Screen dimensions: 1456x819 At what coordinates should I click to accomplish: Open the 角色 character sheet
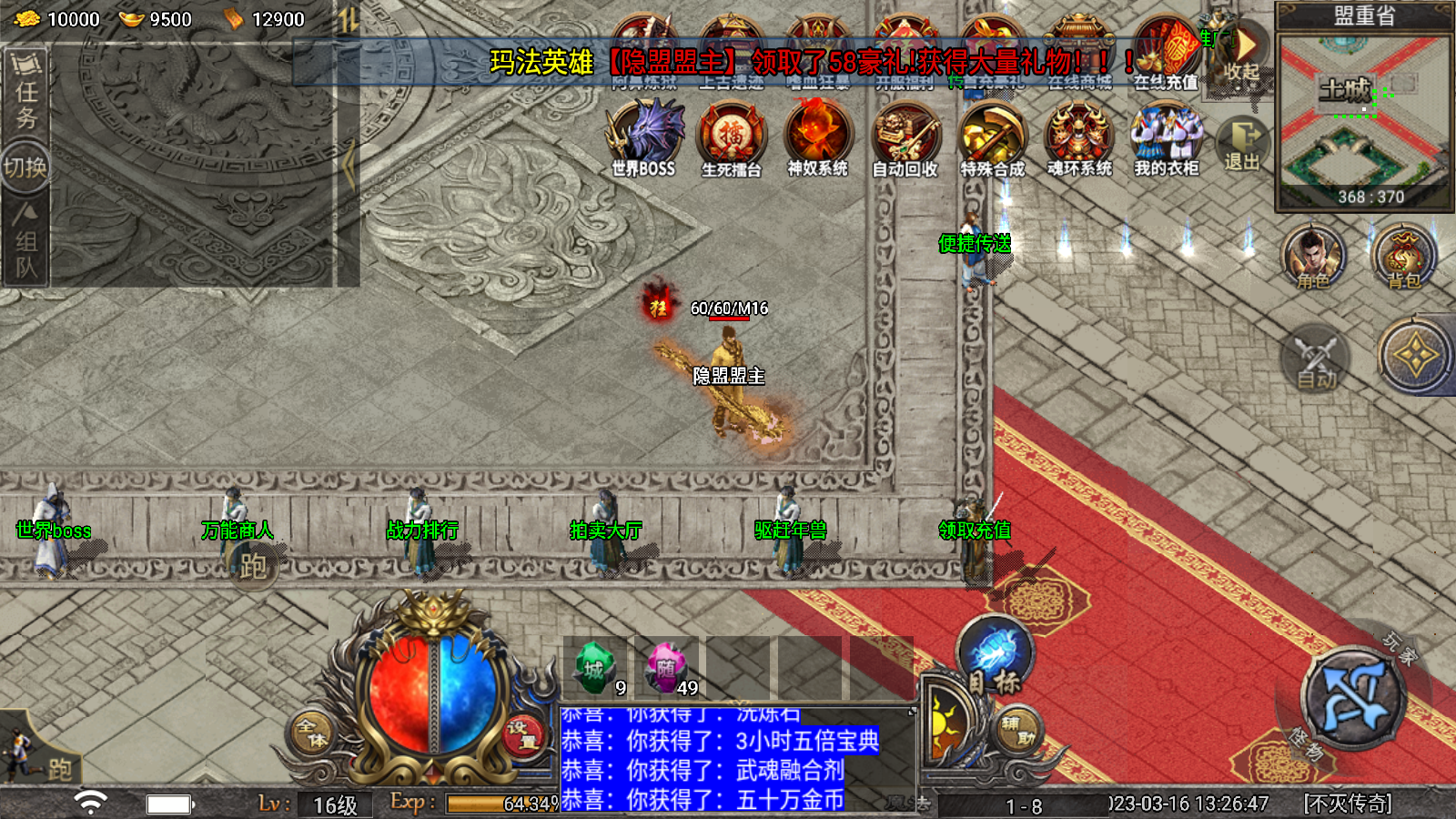(1312, 258)
